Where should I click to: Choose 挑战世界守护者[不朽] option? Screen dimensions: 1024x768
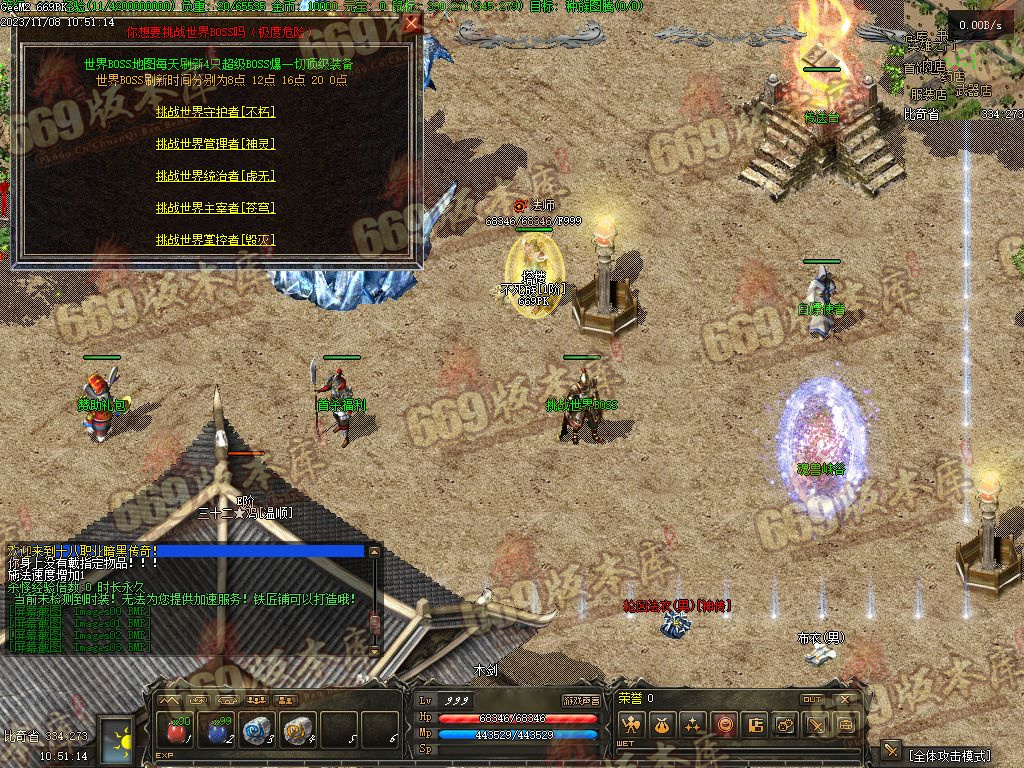tap(215, 112)
